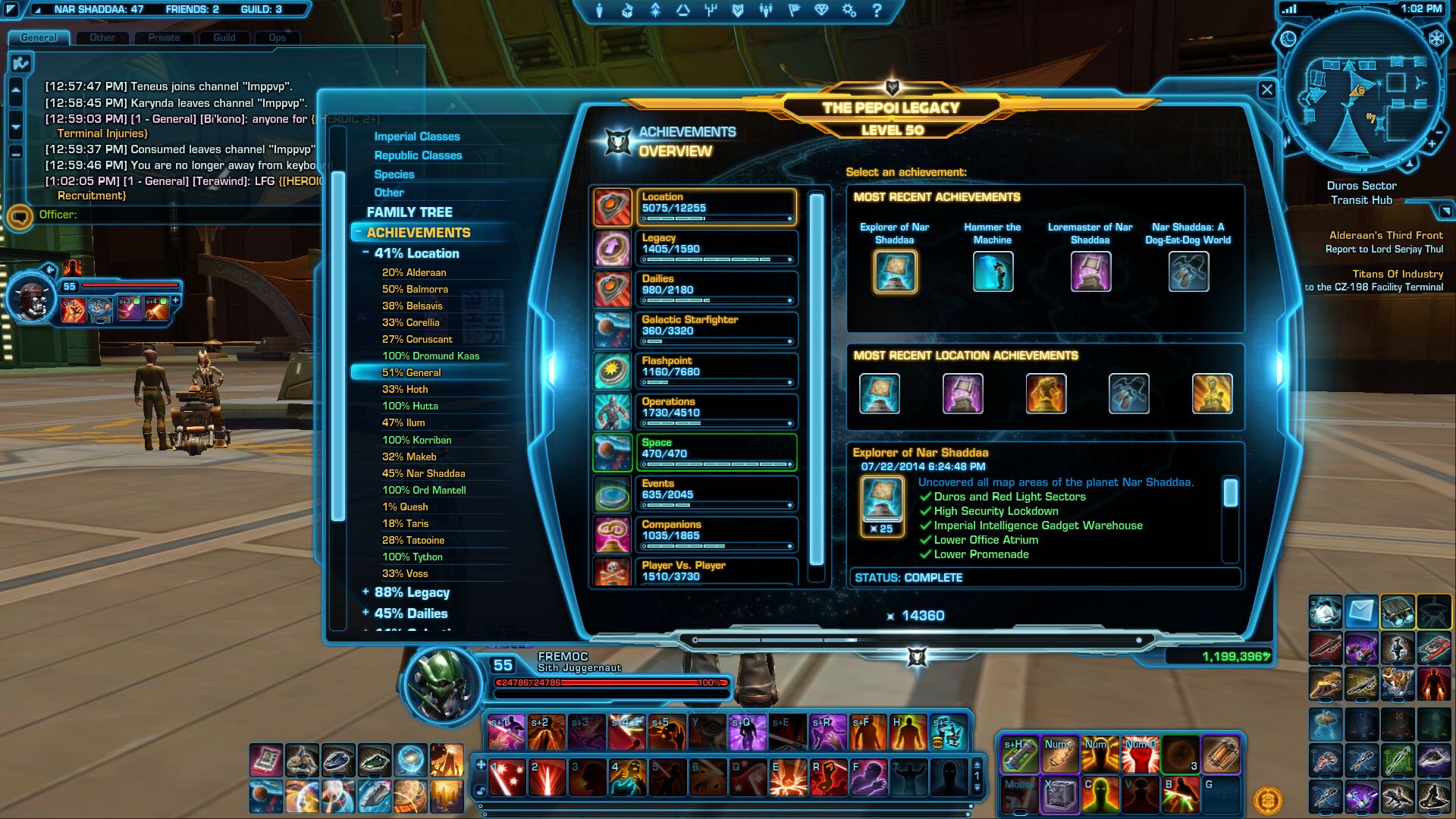Viewport: 1456px width, 819px height.
Task: Open the help question mark menu
Action: point(877,11)
